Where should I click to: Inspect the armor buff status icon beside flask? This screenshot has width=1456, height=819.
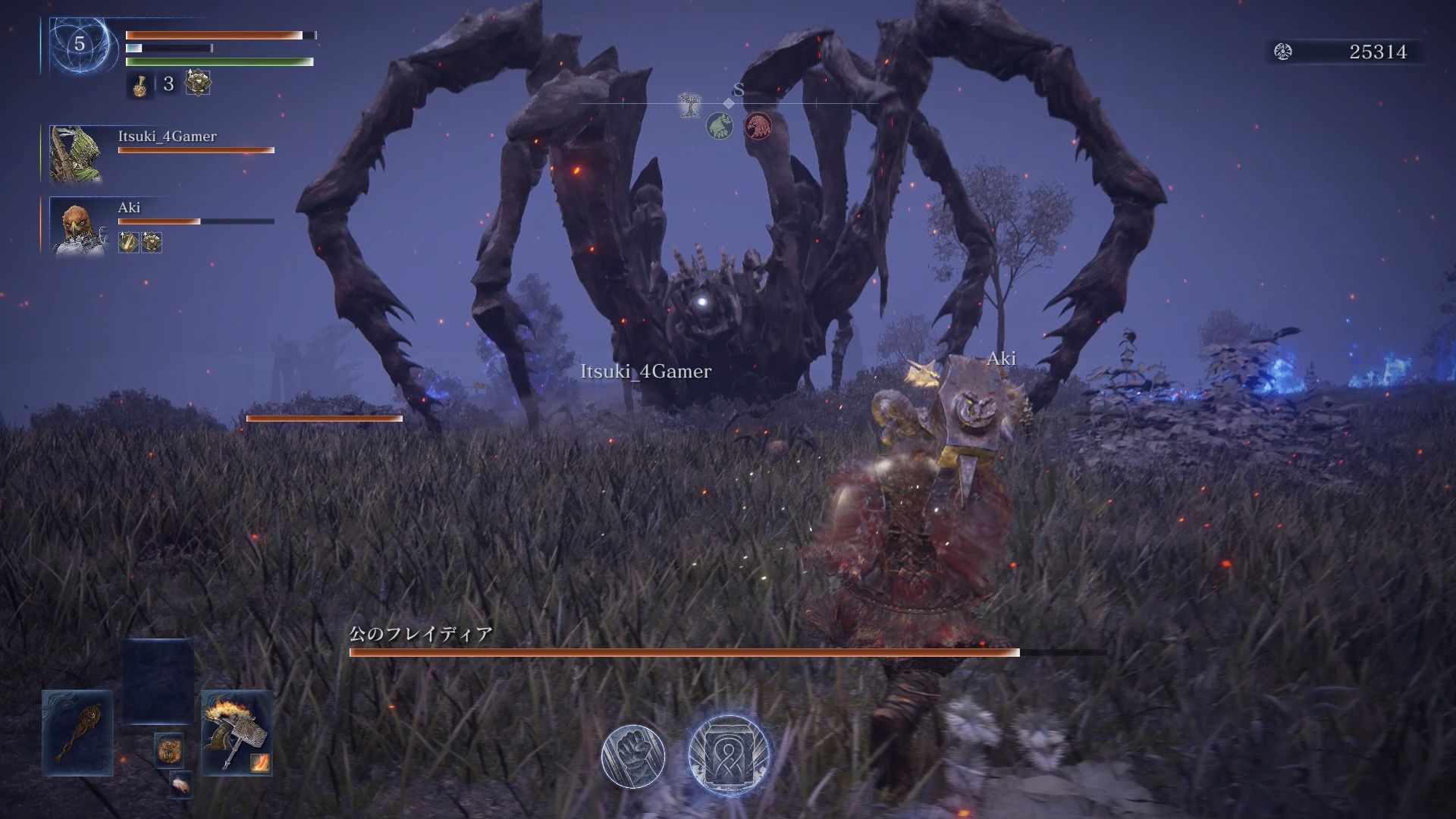tap(198, 83)
